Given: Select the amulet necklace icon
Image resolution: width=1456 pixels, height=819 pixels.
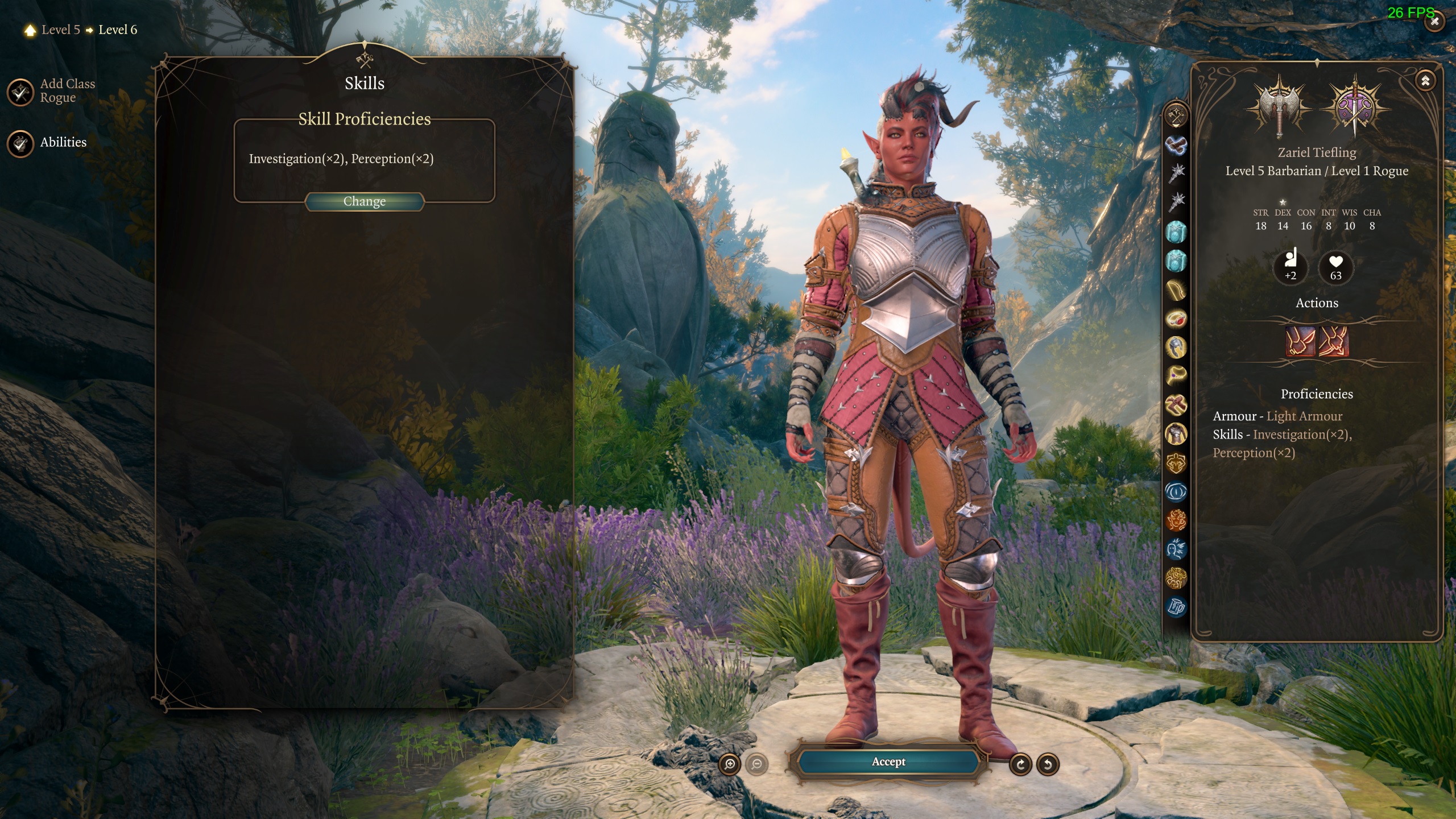Looking at the screenshot, I should click(x=1176, y=375).
